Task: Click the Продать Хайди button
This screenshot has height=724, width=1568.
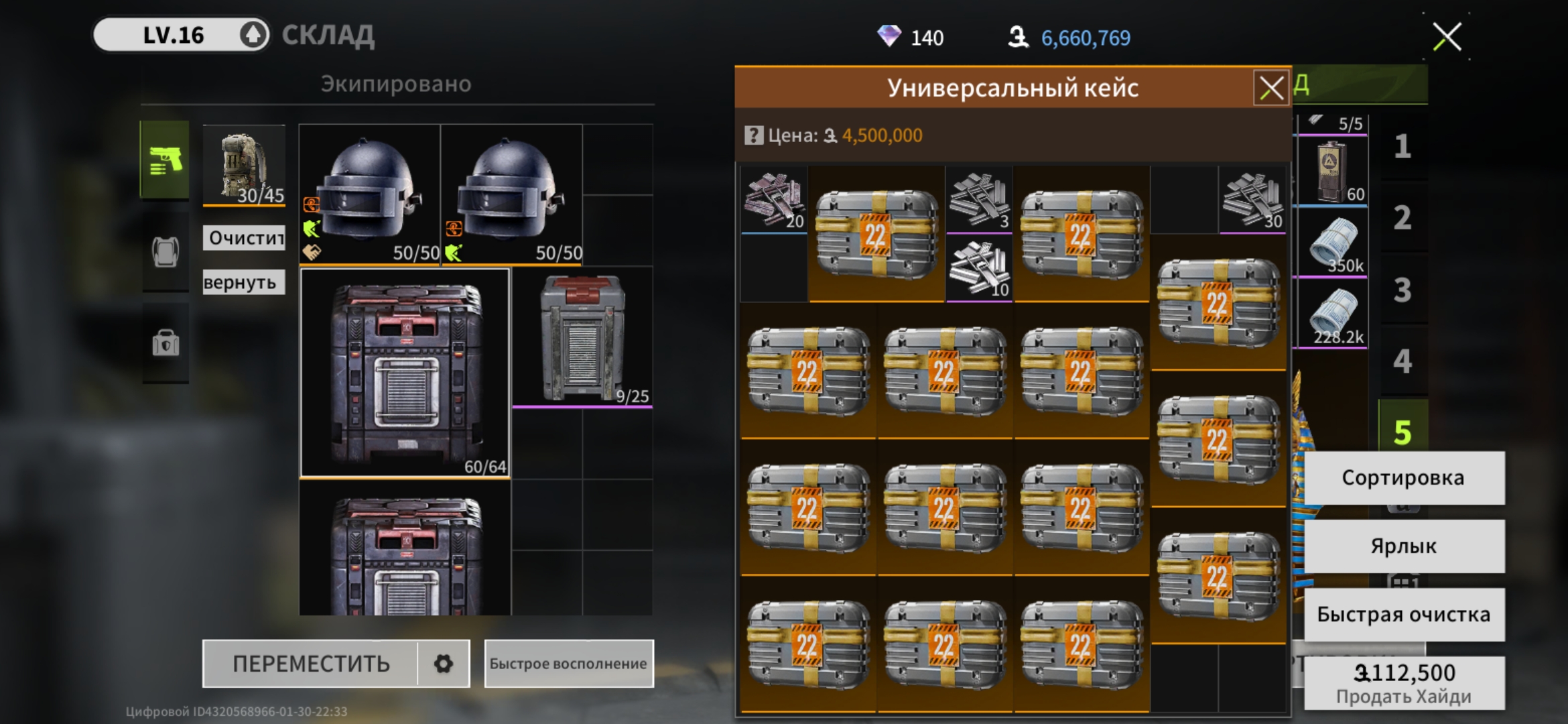Action: tap(1403, 683)
